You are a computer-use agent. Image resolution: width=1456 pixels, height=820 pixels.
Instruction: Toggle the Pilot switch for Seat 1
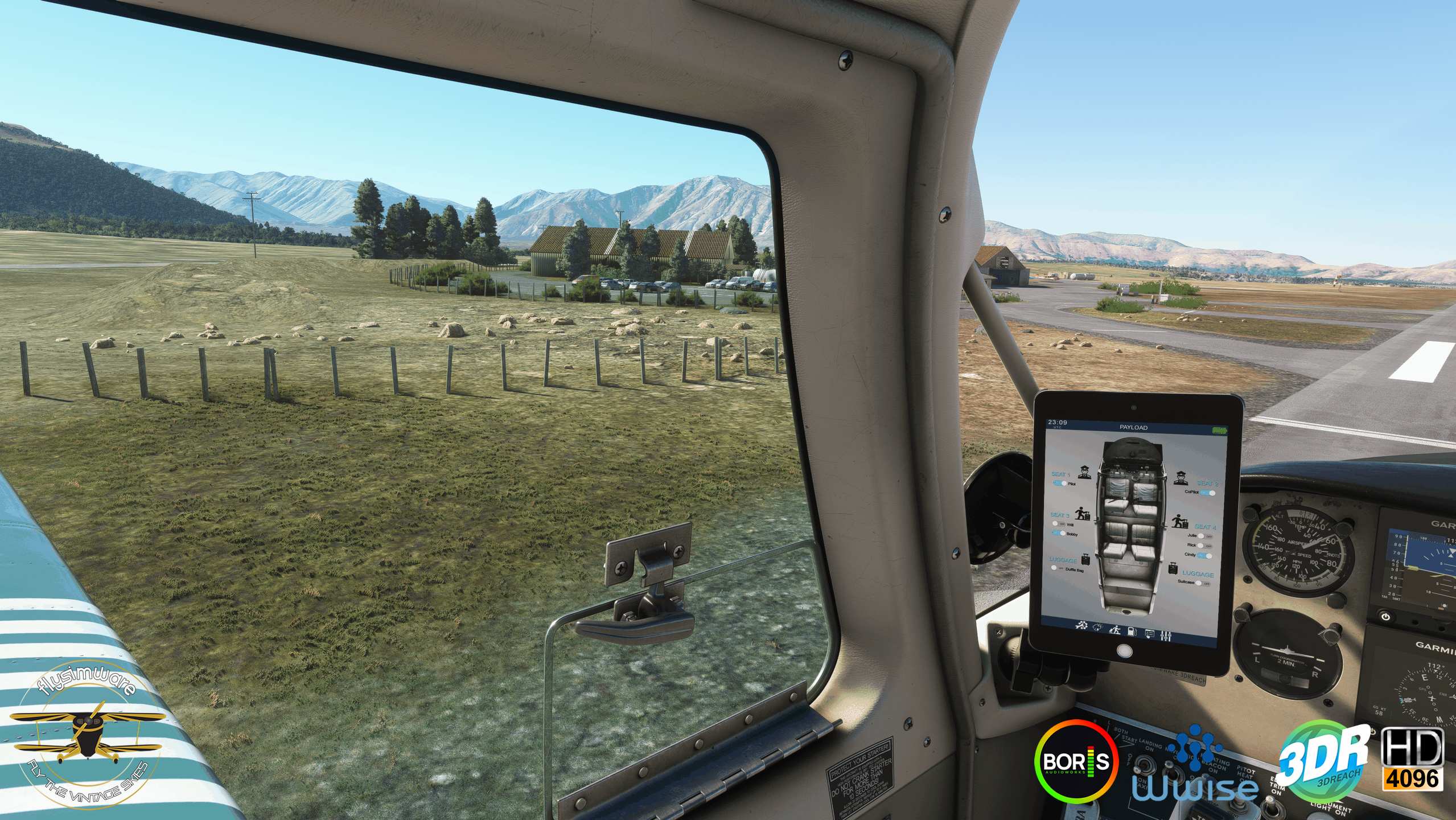tap(1060, 483)
